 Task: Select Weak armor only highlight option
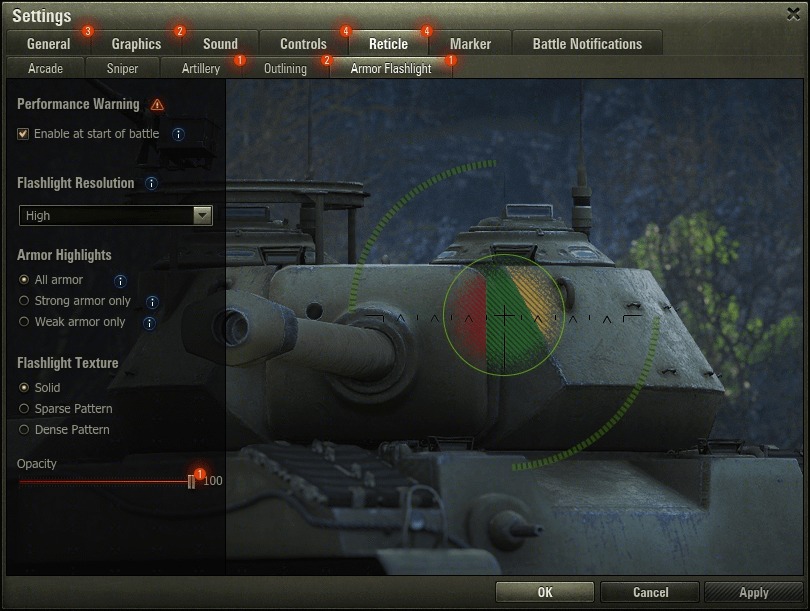(x=25, y=322)
